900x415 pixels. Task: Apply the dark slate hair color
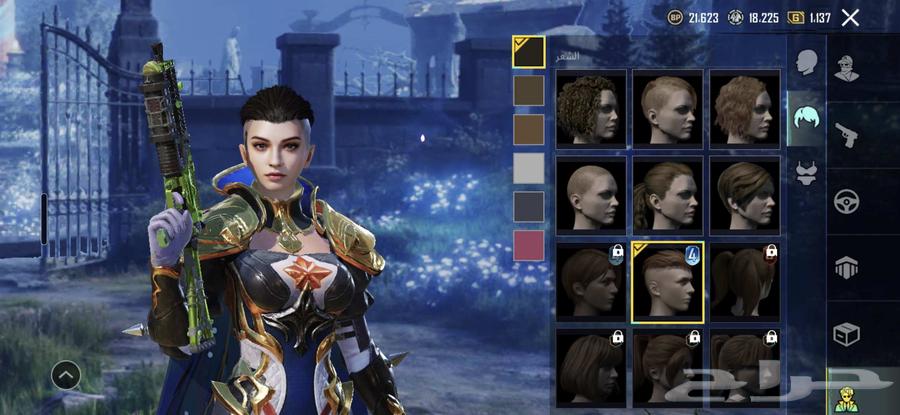tap(528, 206)
